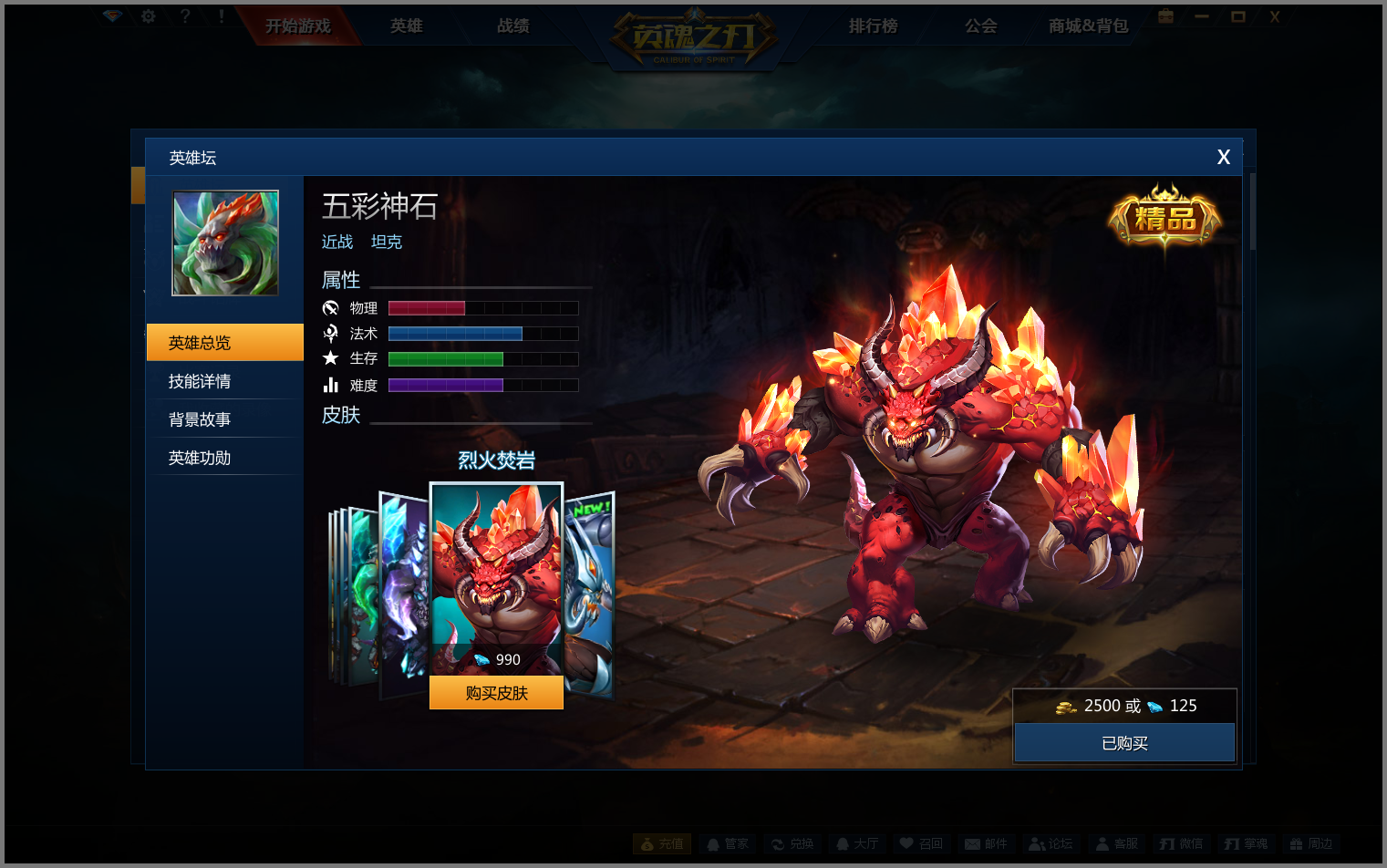Select the 烈火焚岩 red skin card
The width and height of the screenshot is (1387, 868).
[496, 574]
